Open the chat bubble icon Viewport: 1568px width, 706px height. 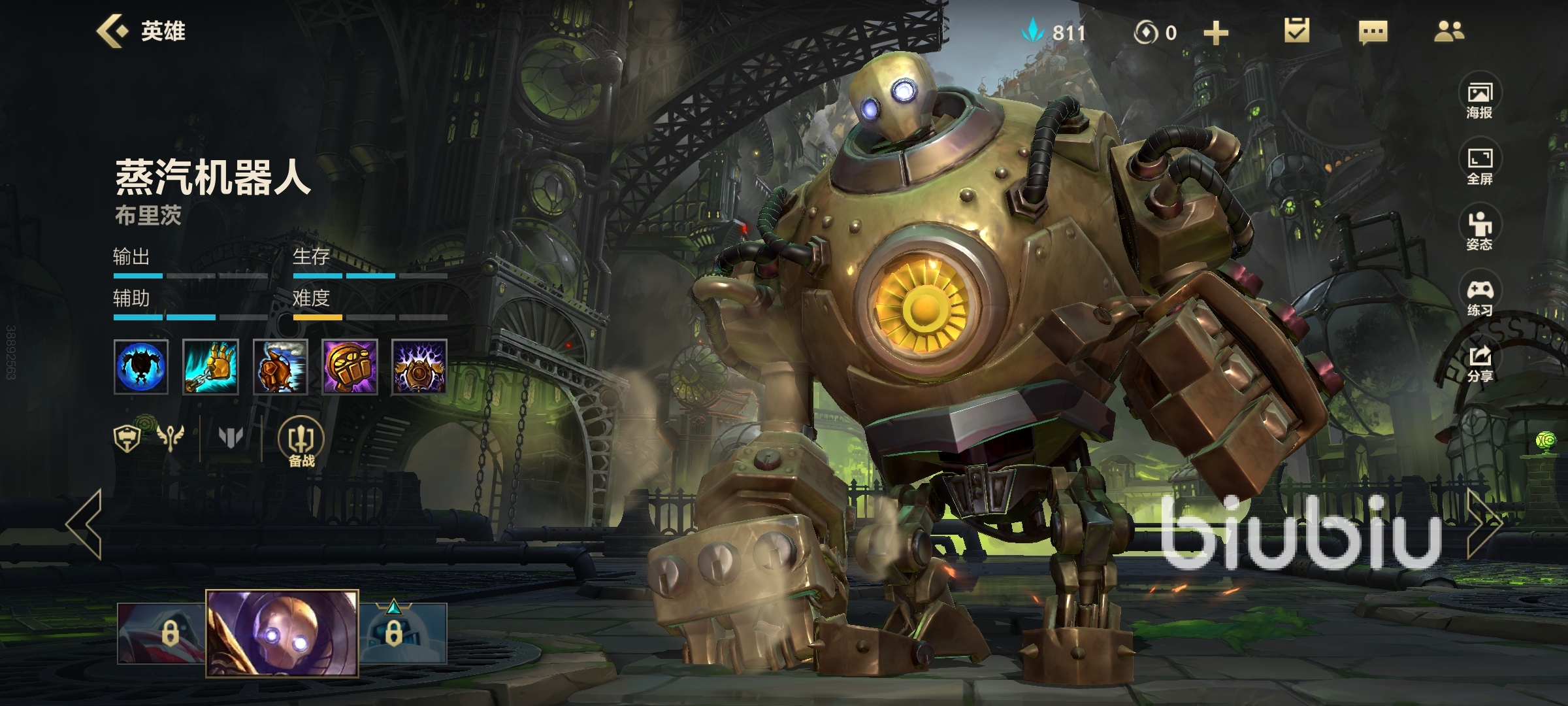[x=1373, y=32]
